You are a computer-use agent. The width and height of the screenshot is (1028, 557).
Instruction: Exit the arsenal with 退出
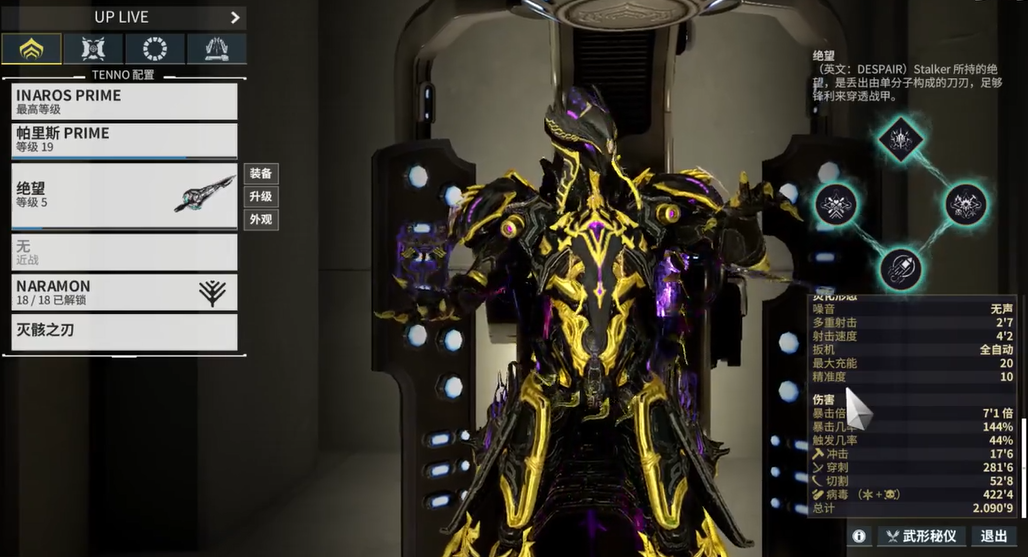[995, 537]
